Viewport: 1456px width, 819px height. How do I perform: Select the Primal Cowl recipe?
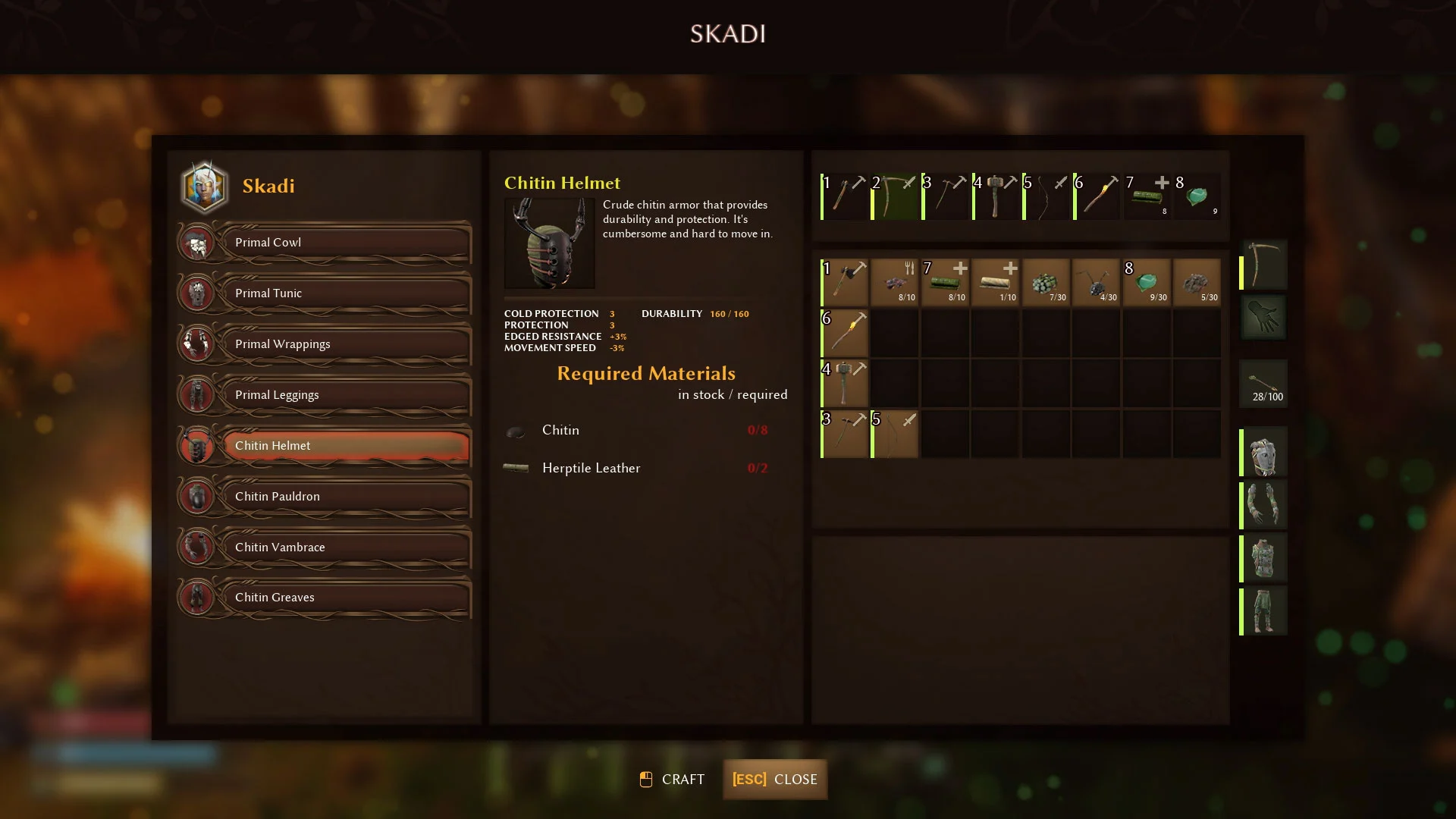click(x=346, y=243)
